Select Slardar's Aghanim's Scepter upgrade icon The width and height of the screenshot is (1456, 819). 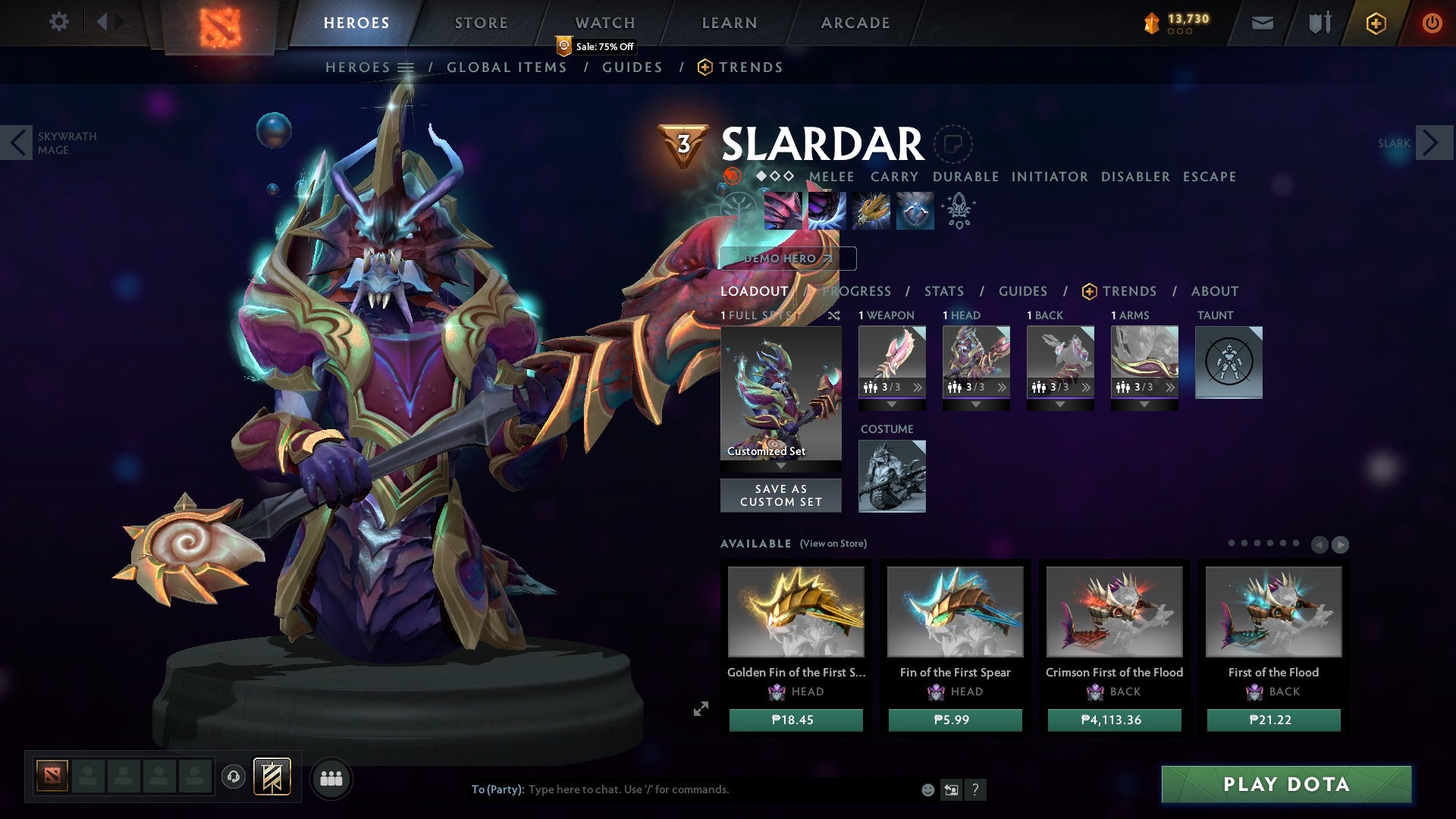pos(959,211)
